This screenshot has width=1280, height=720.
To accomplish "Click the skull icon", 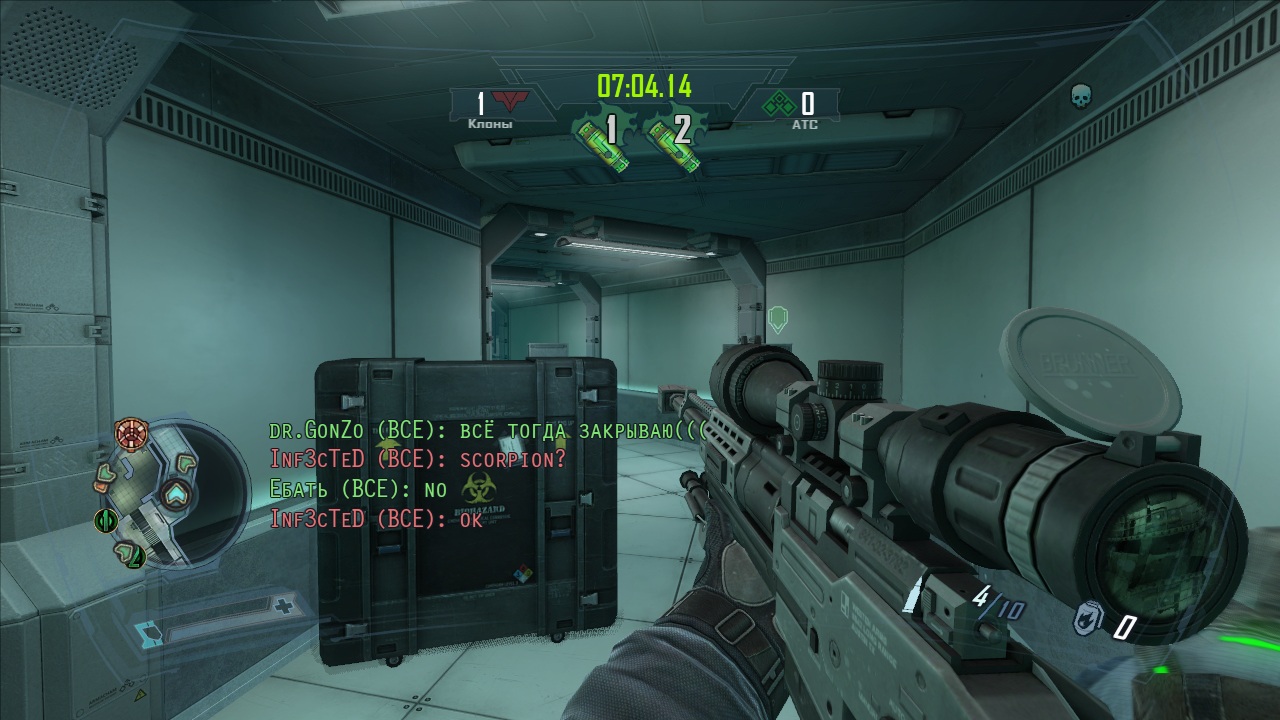I will pyautogui.click(x=1081, y=96).
